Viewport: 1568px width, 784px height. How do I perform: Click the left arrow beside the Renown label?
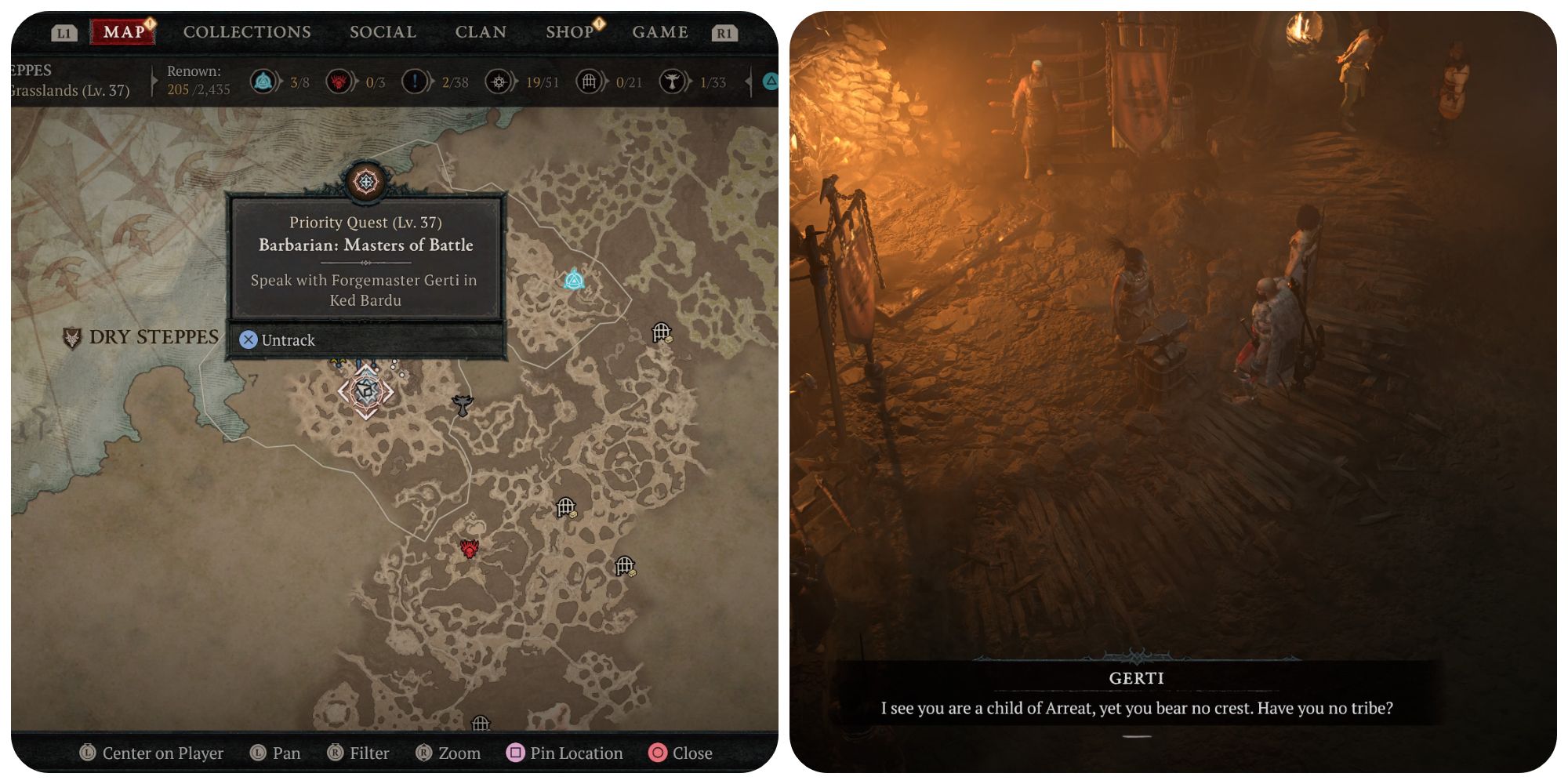(154, 81)
